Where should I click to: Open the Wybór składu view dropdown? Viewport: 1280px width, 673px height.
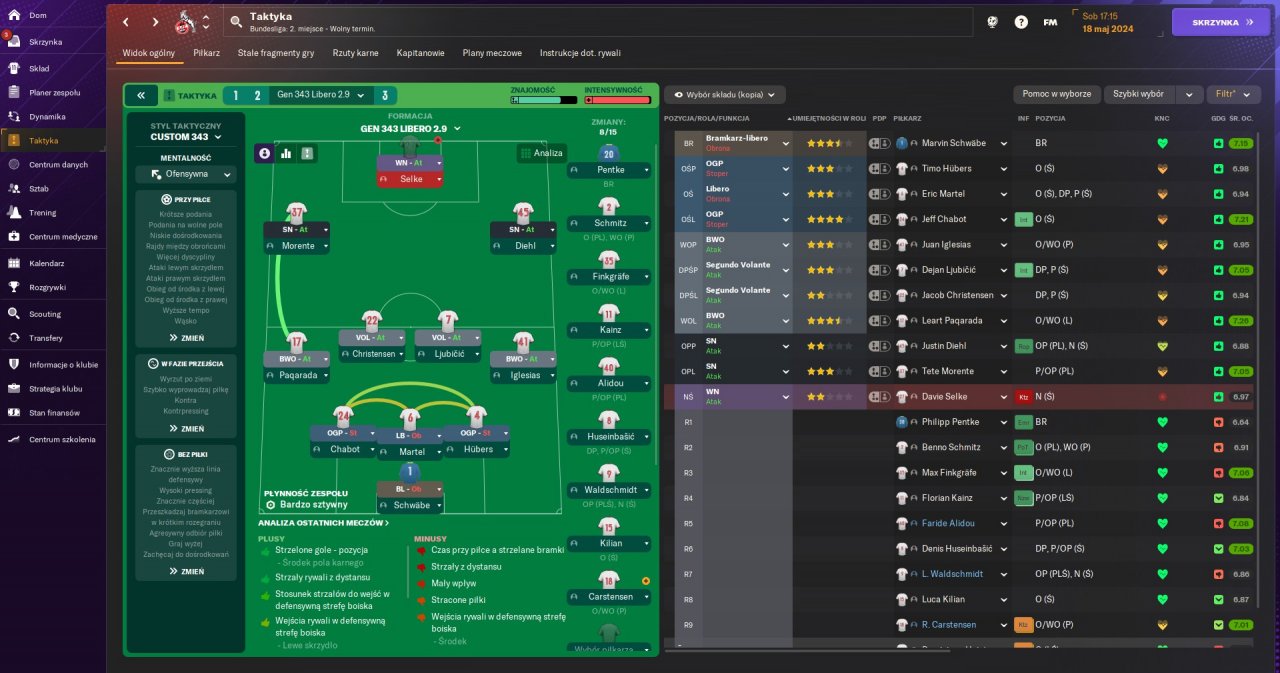point(725,94)
